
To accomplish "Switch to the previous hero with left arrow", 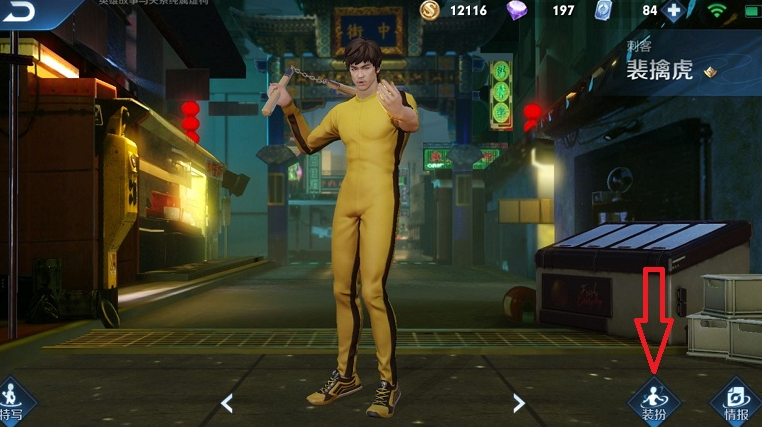I will (227, 403).
